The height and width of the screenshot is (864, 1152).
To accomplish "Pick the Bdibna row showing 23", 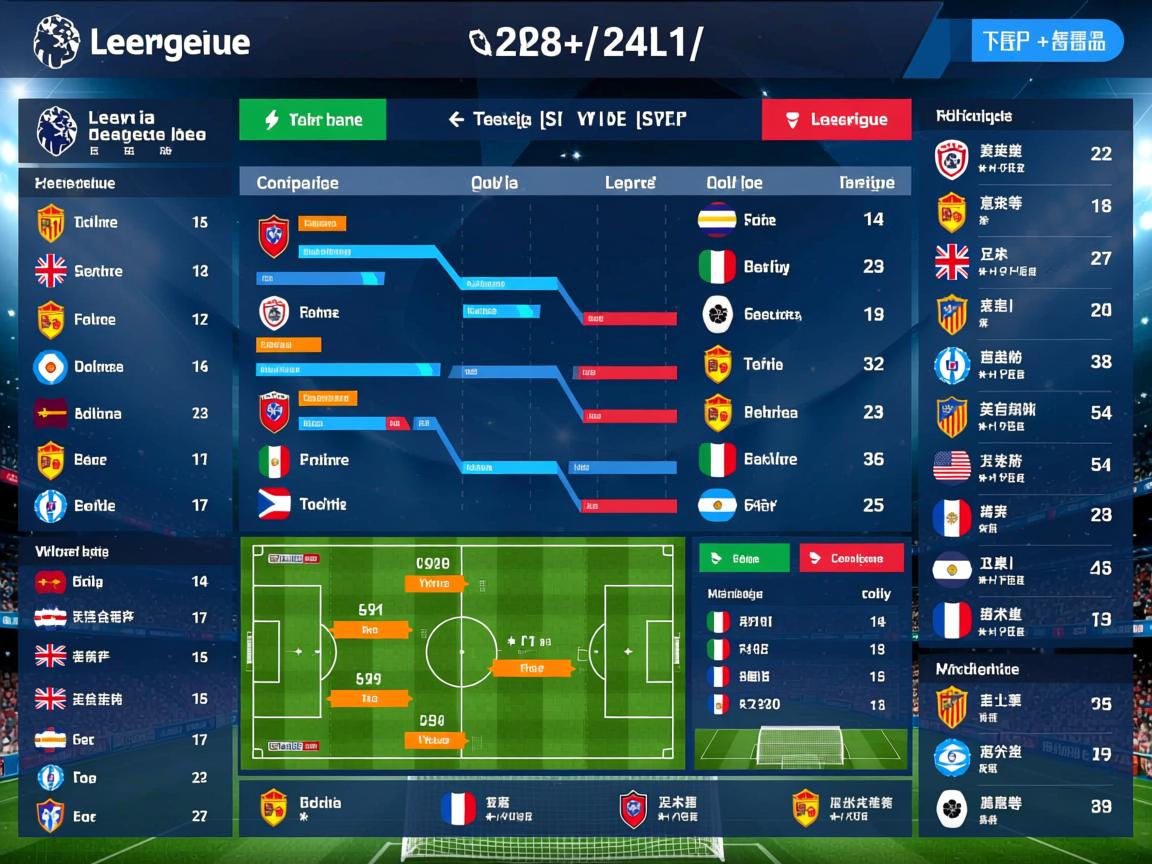I will click(124, 413).
